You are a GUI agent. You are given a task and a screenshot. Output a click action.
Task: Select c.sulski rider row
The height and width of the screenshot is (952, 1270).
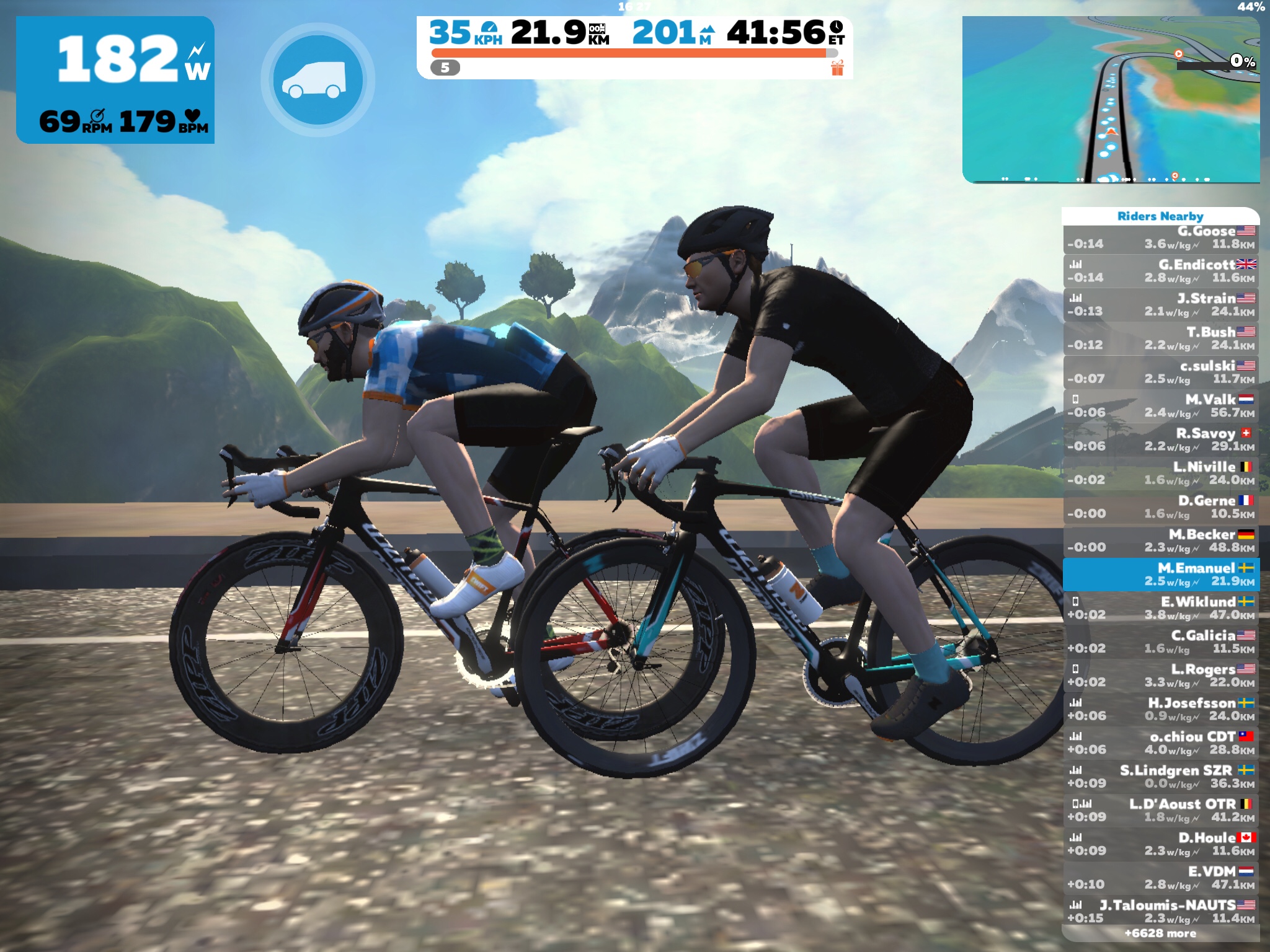point(1160,372)
